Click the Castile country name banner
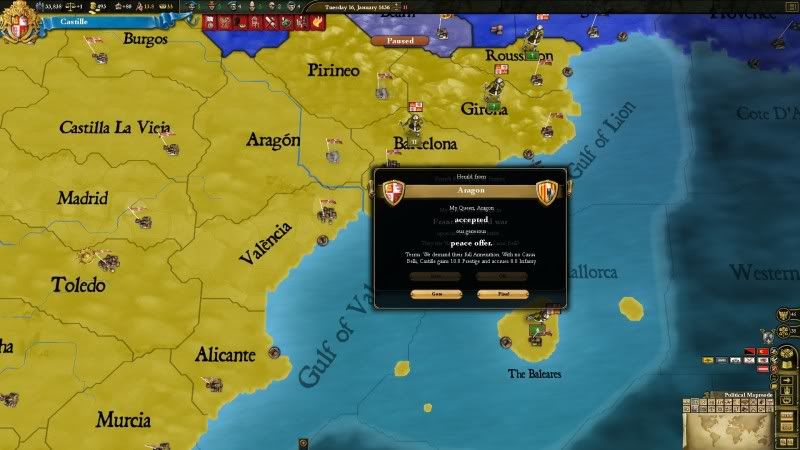Screen dimensions: 800x450 [x=74, y=20]
